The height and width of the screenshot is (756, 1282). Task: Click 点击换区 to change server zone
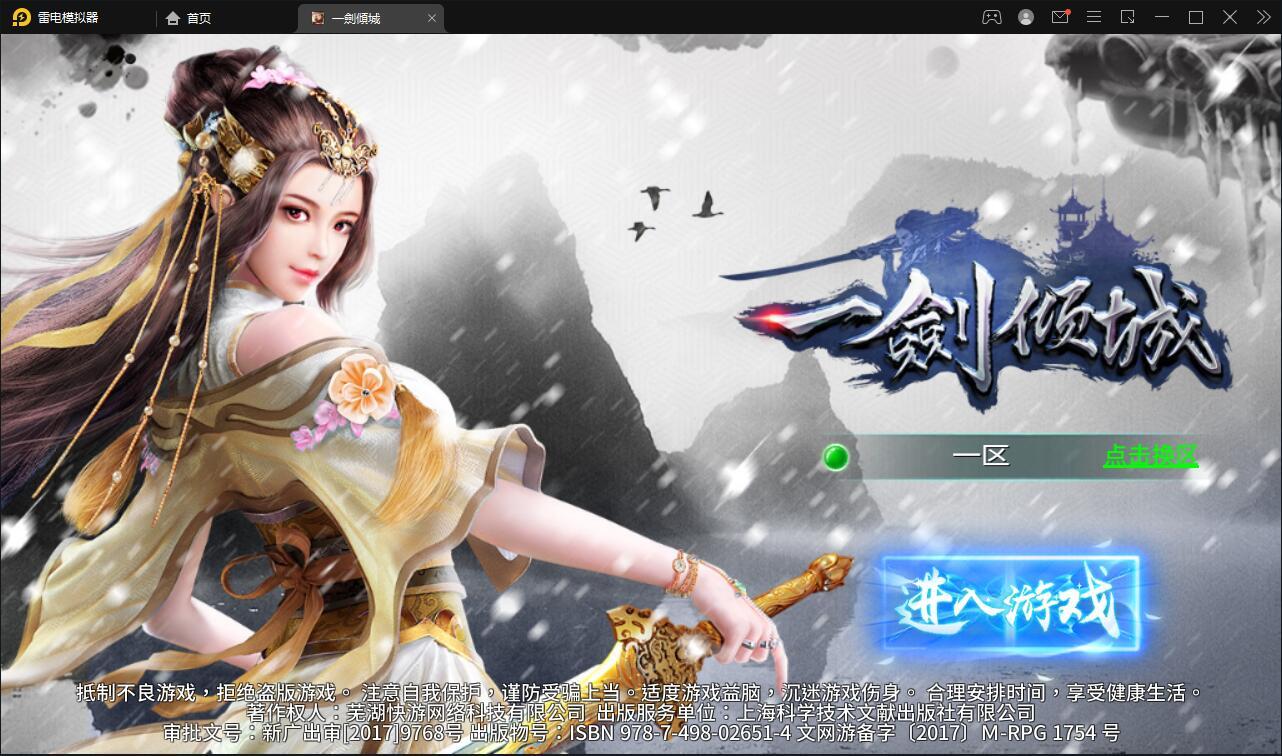point(1150,455)
